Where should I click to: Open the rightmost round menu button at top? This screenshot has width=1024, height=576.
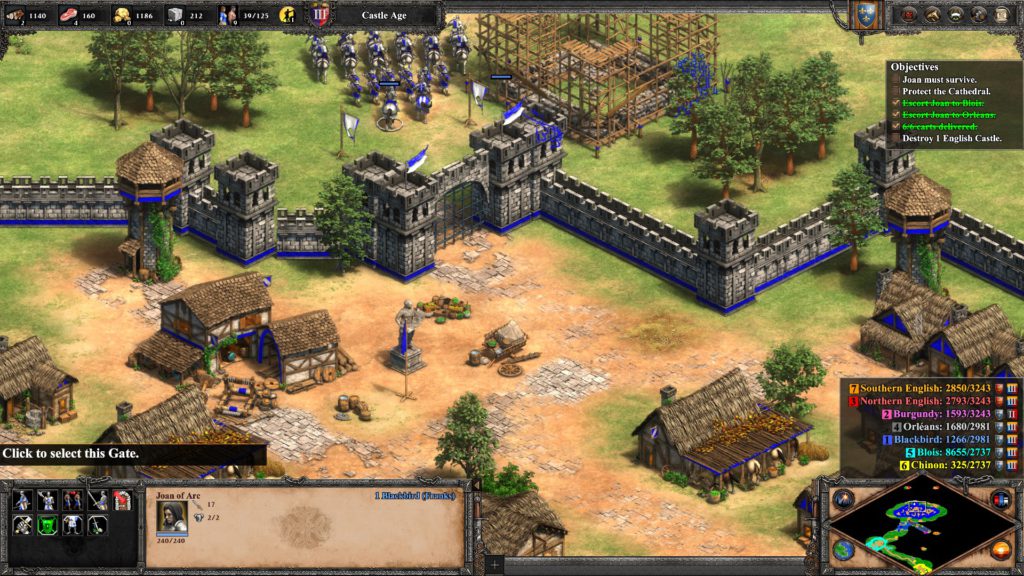click(1004, 15)
